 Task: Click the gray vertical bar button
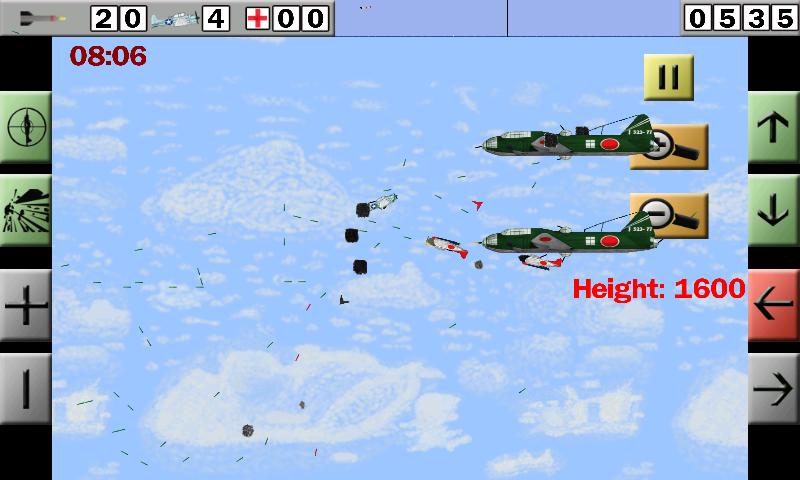26,387
